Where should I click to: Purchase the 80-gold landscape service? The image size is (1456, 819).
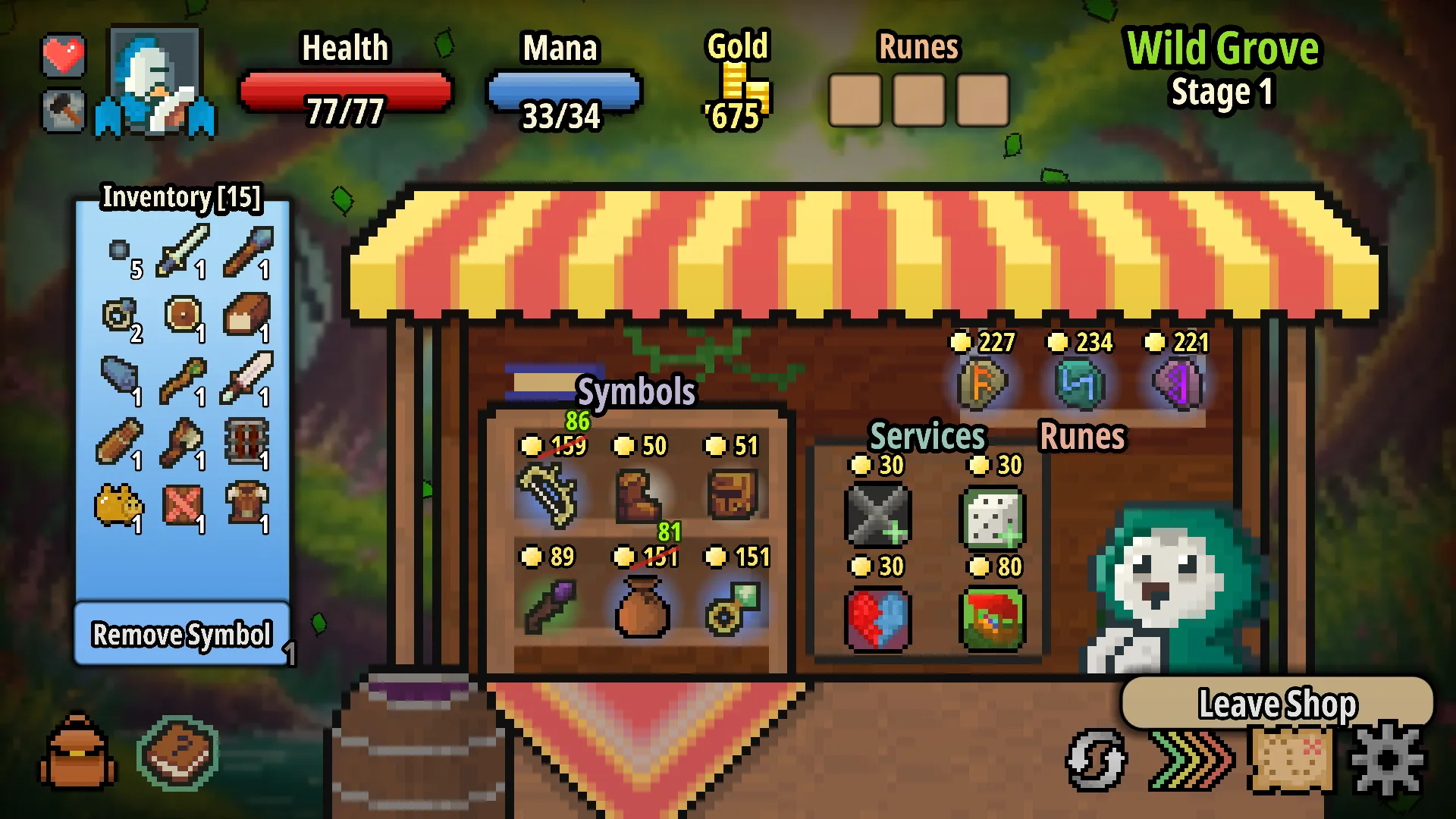pos(994,618)
